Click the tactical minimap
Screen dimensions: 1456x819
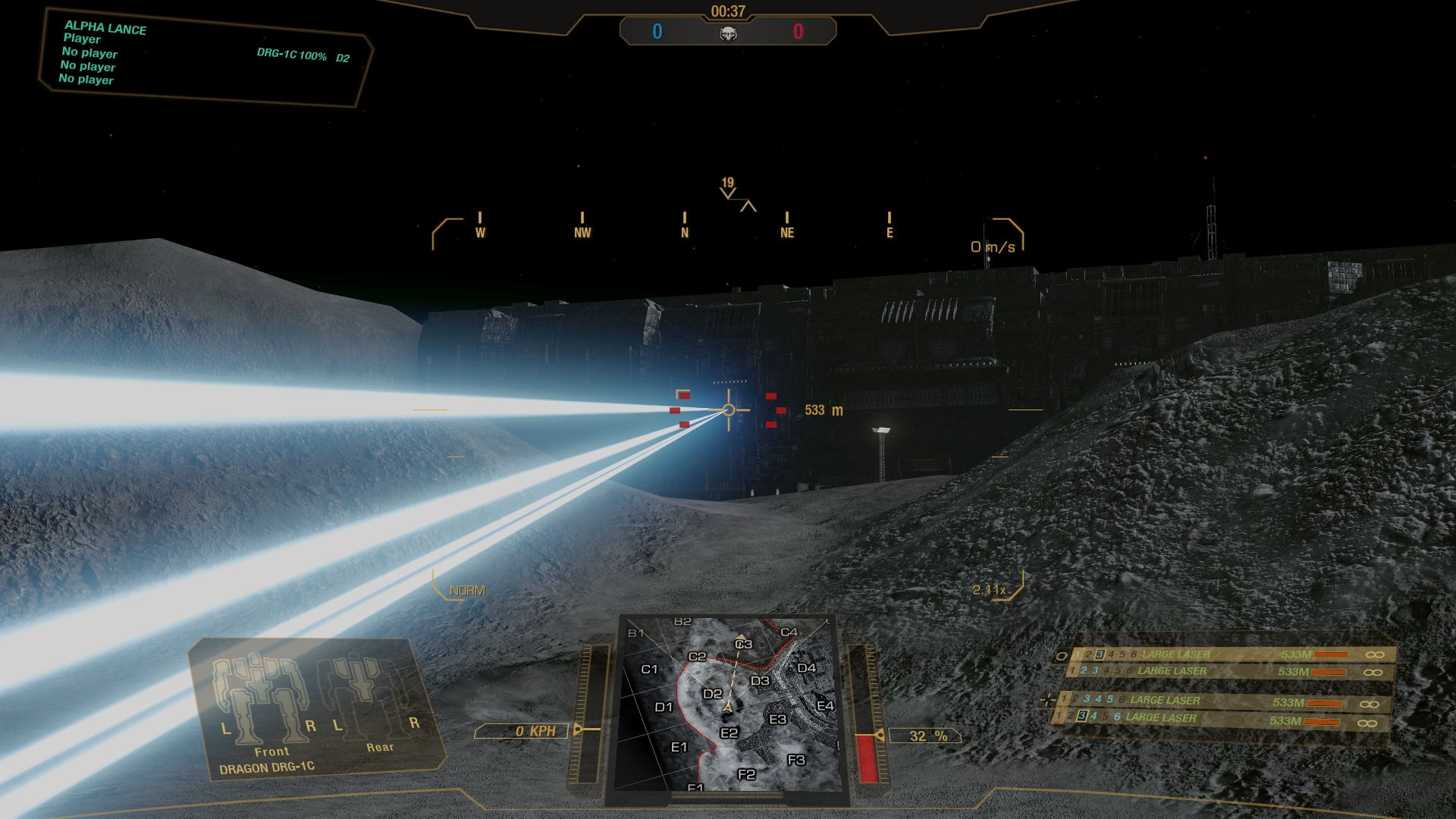729,703
